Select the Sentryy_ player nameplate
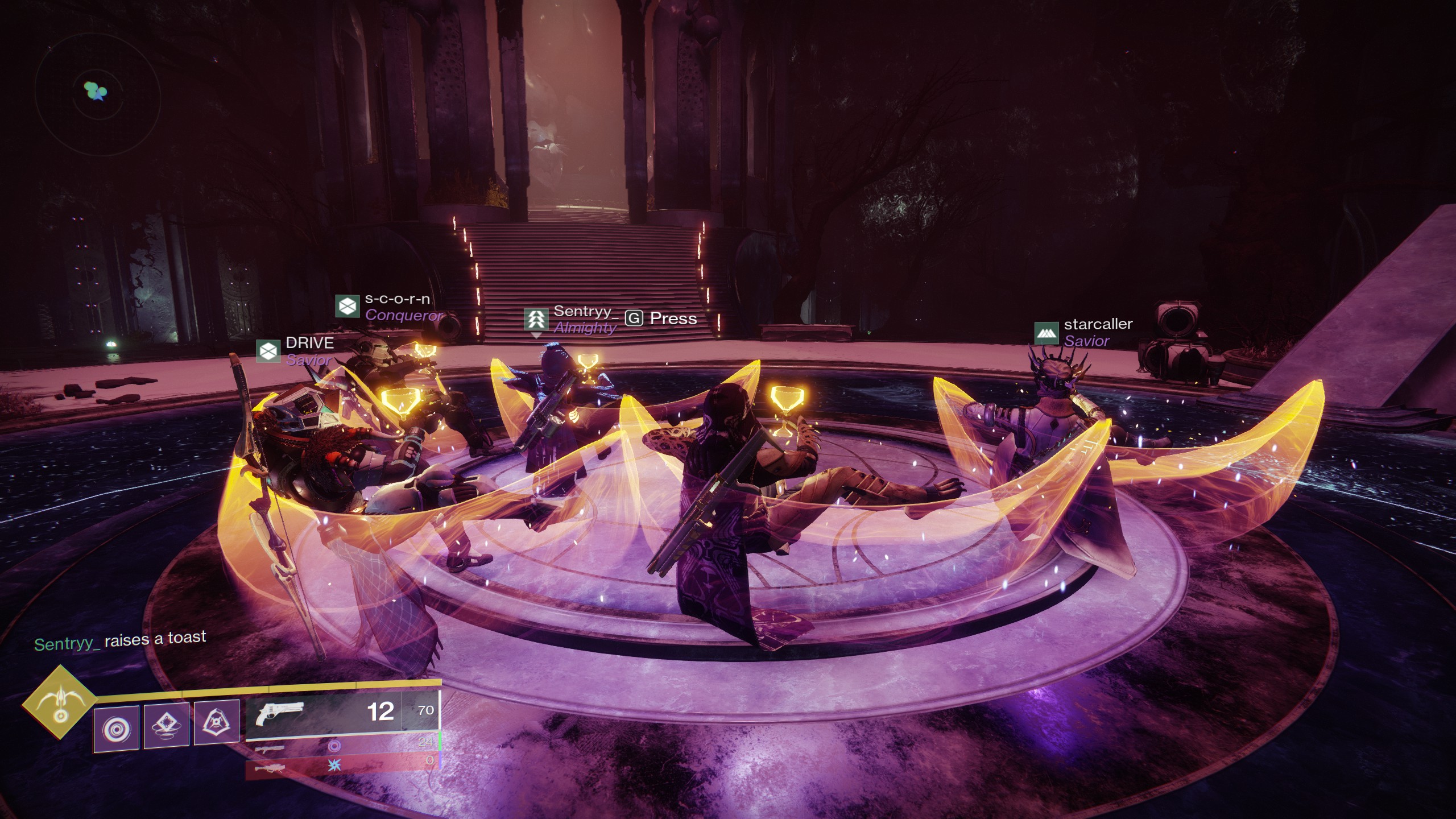The width and height of the screenshot is (1456, 819). tap(571, 319)
